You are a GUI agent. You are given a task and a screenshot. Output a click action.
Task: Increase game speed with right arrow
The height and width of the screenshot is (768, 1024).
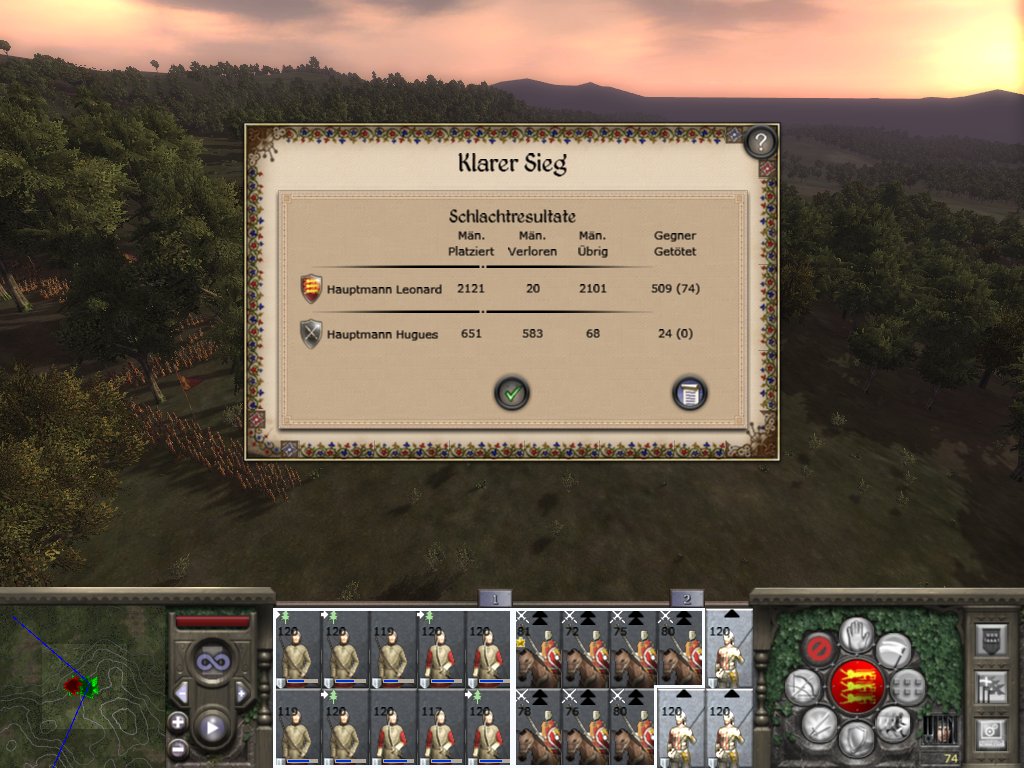pos(241,693)
